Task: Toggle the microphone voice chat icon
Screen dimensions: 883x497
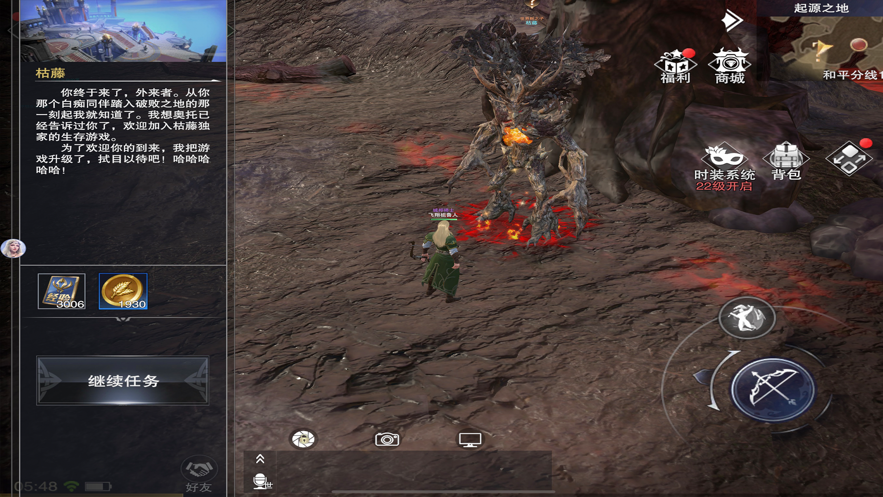Action: pyautogui.click(x=261, y=482)
